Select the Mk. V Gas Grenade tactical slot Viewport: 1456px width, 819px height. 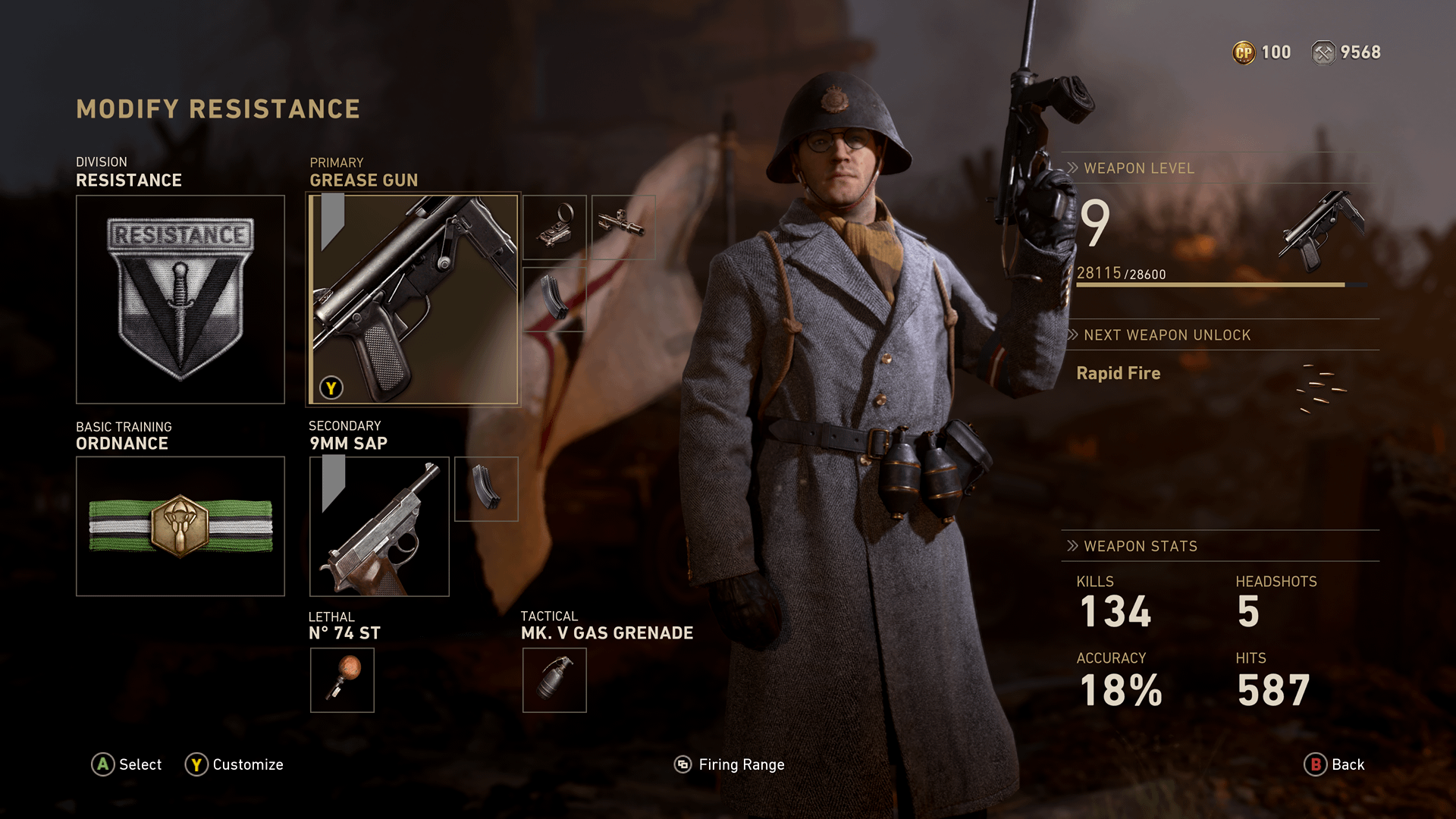click(x=554, y=679)
